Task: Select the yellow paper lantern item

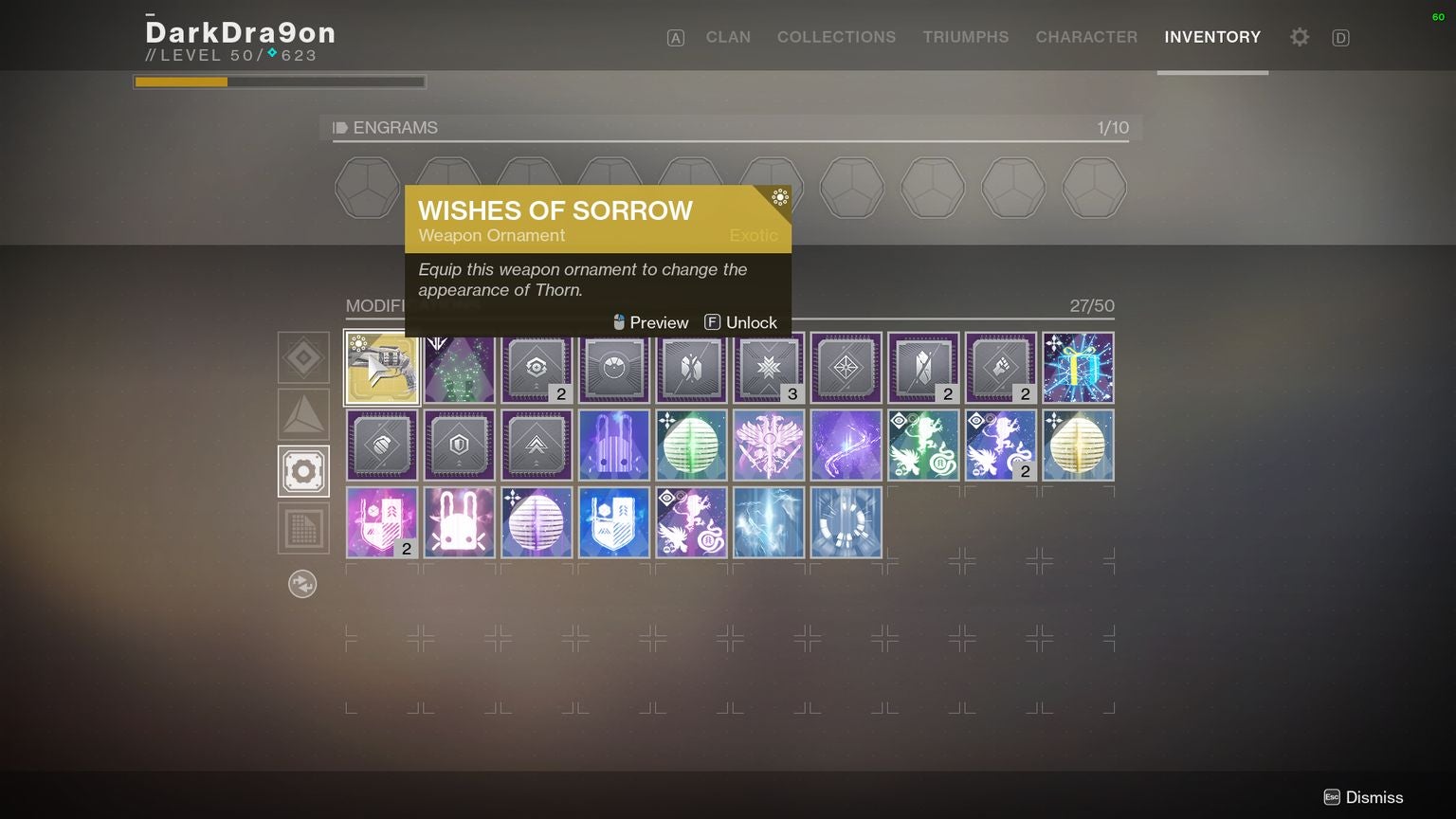Action: [1078, 445]
